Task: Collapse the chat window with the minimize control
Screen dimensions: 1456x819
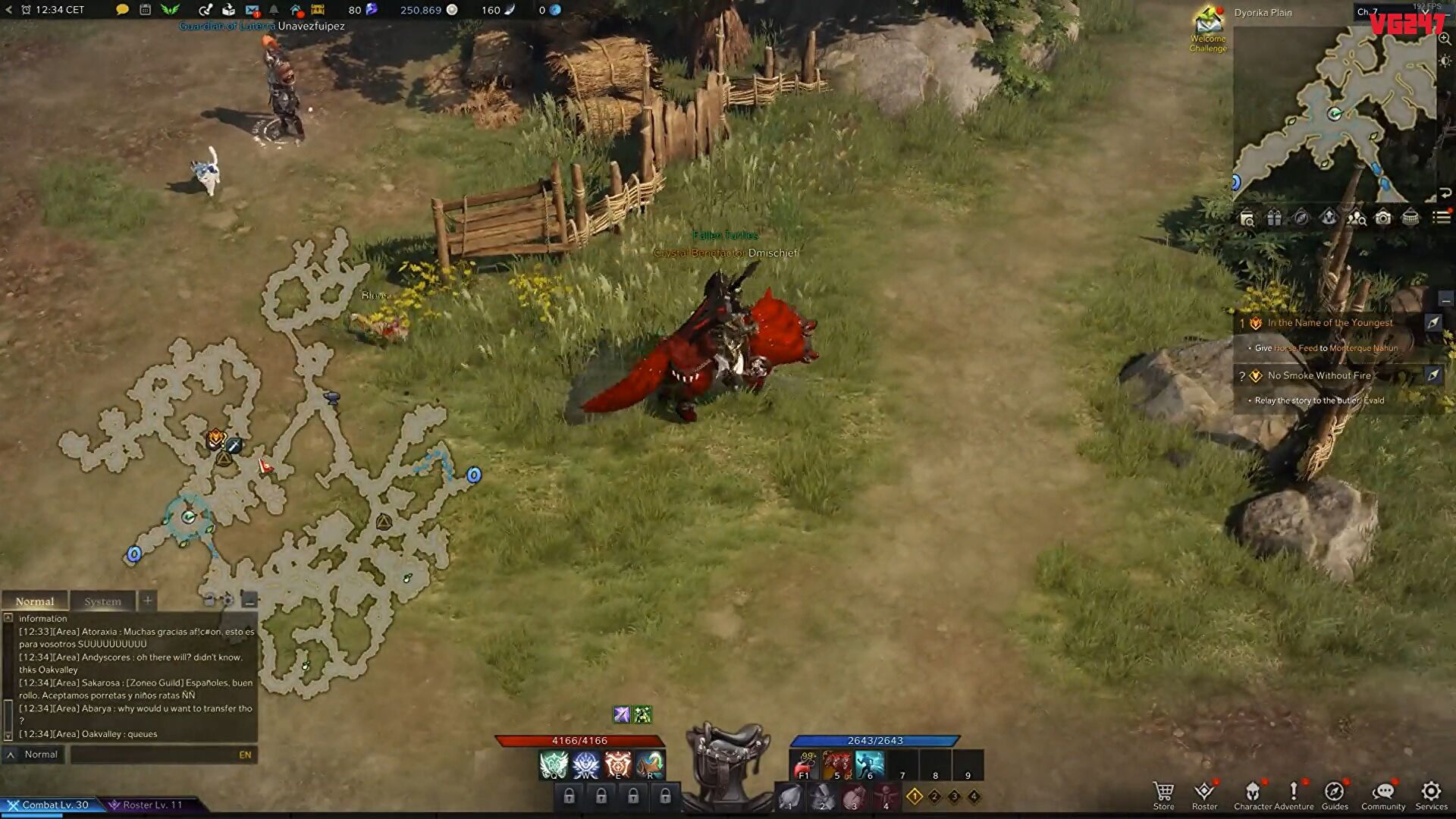Action: [x=249, y=601]
